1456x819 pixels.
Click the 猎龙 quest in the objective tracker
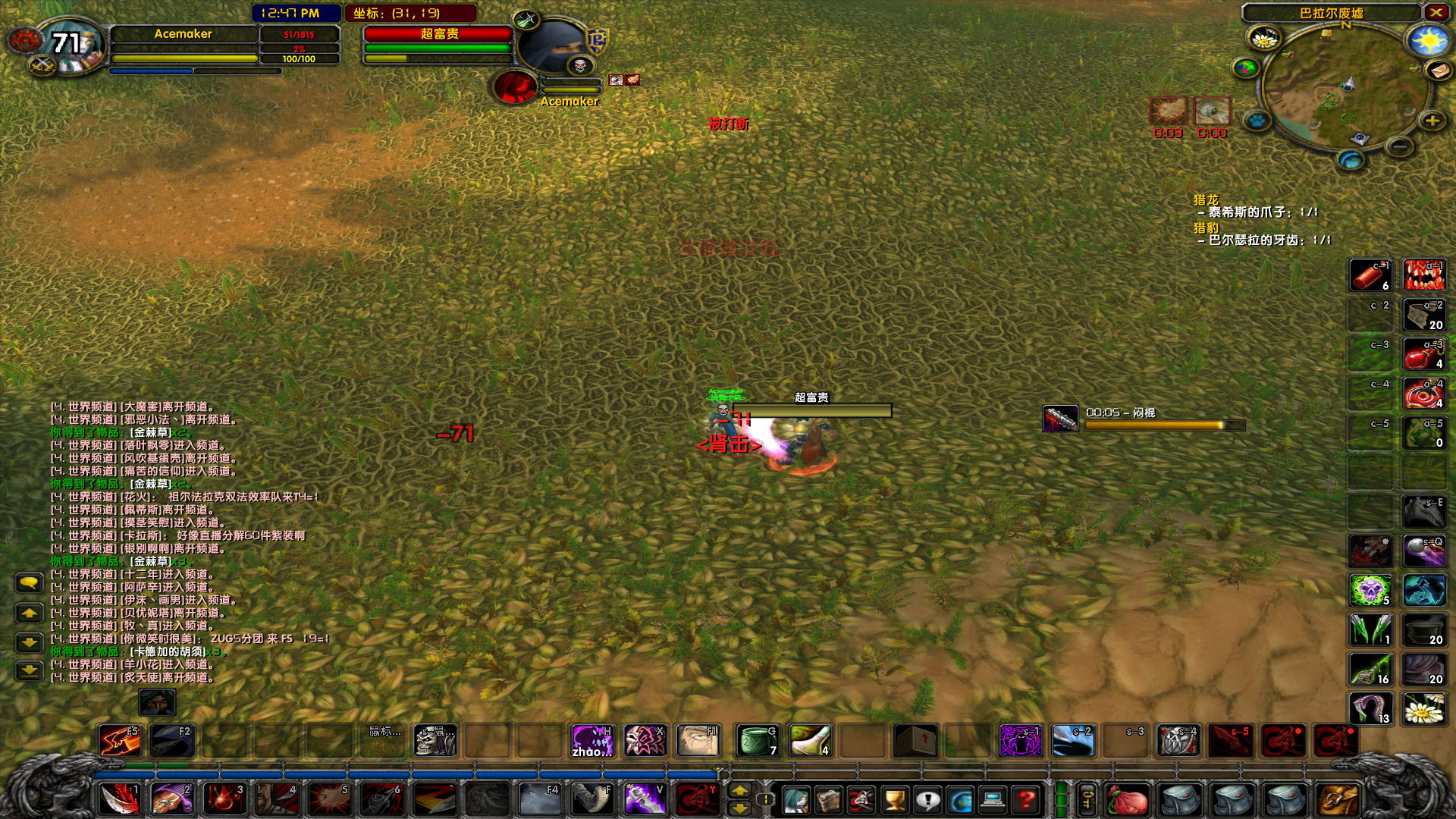[x=1206, y=200]
